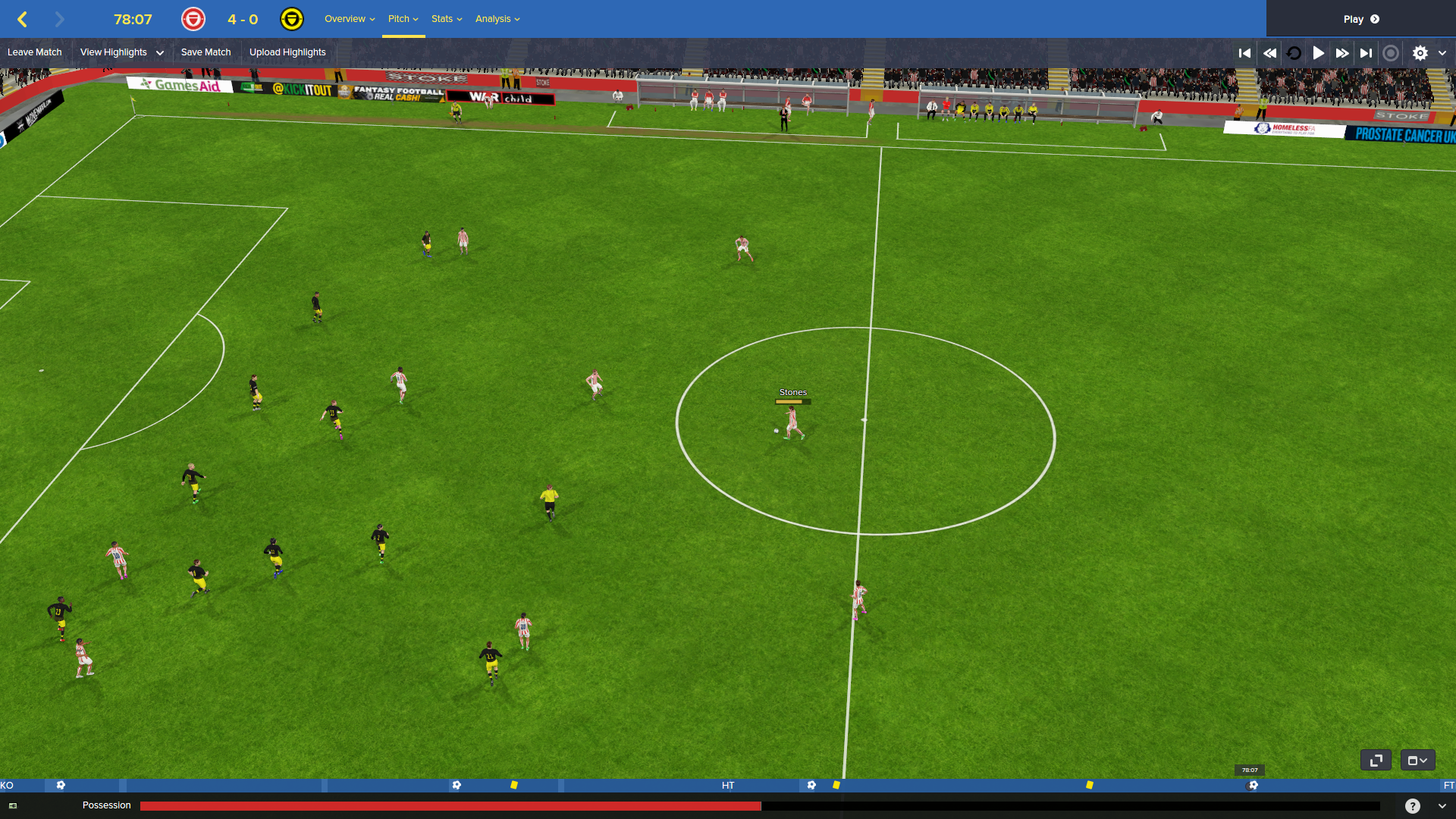Open the Analysis dropdown menu
The image size is (1456, 819).
coord(497,19)
